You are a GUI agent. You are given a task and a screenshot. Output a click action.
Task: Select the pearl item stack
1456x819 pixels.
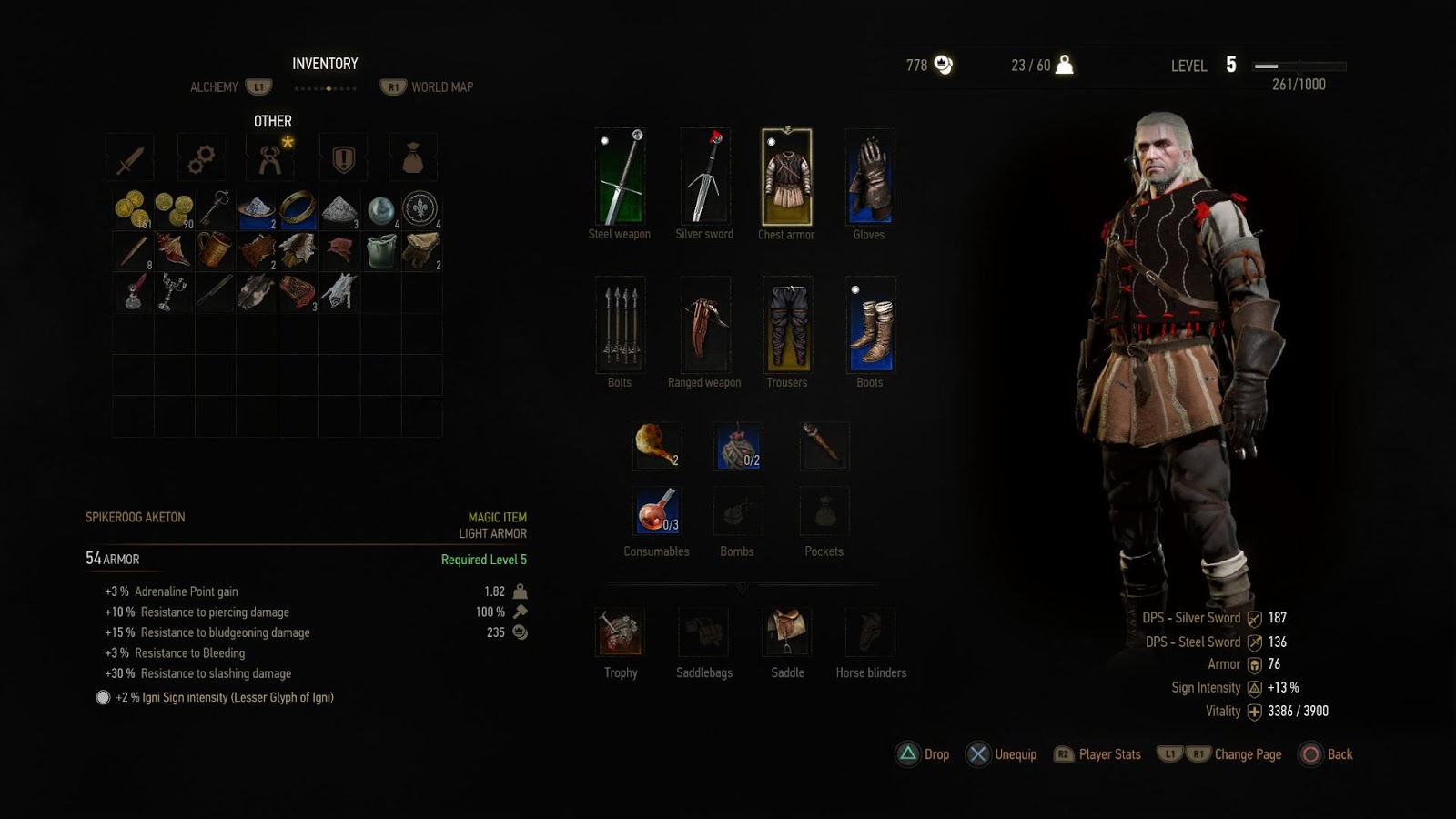pyautogui.click(x=381, y=209)
